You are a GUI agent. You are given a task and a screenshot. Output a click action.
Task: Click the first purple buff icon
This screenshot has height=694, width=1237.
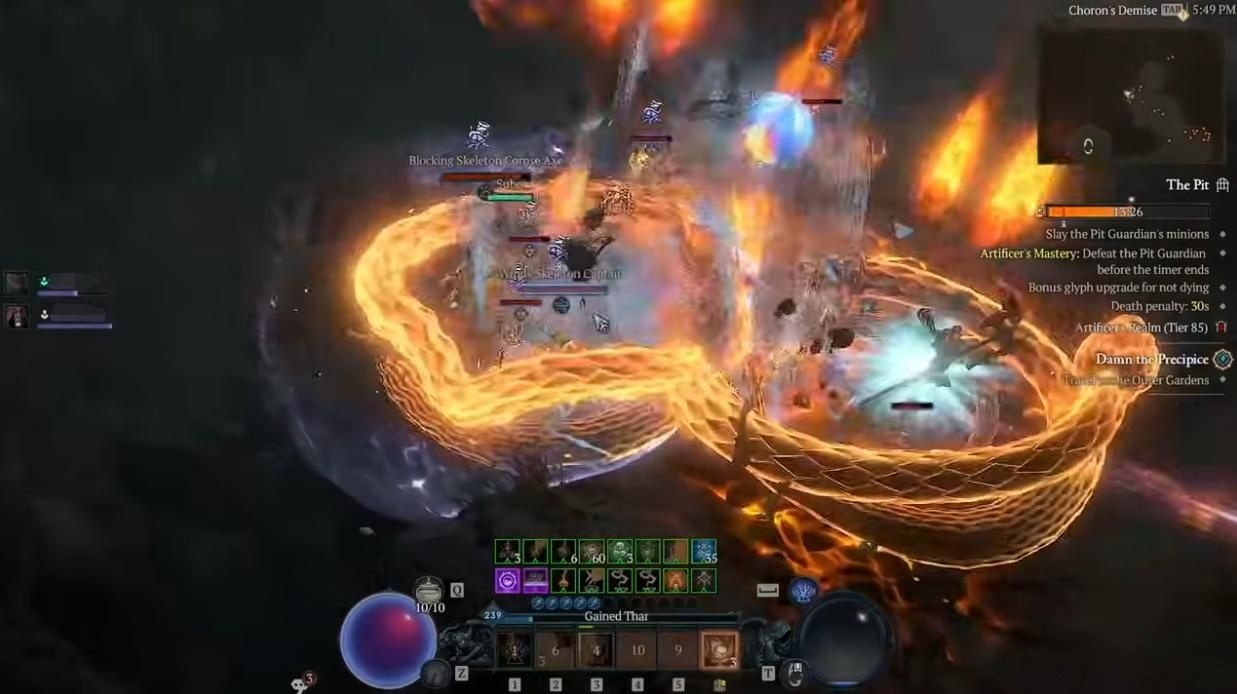click(x=507, y=580)
